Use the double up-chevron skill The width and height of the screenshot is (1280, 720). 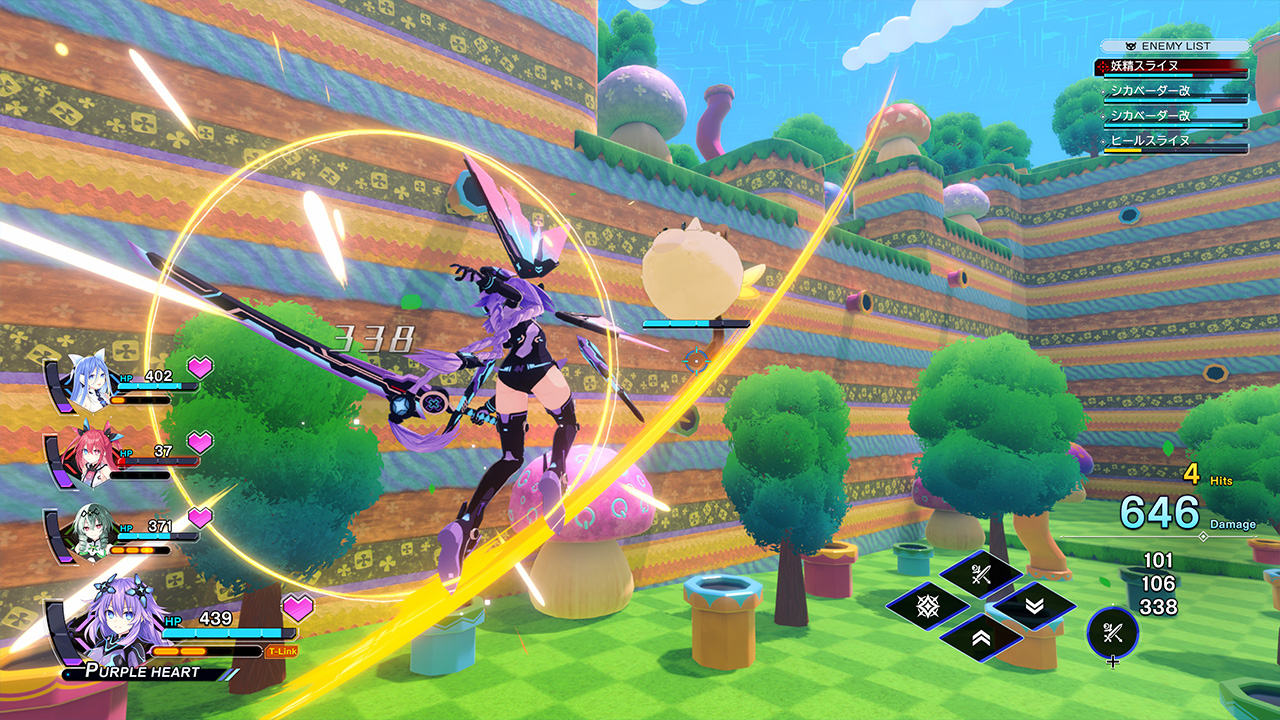coord(981,637)
